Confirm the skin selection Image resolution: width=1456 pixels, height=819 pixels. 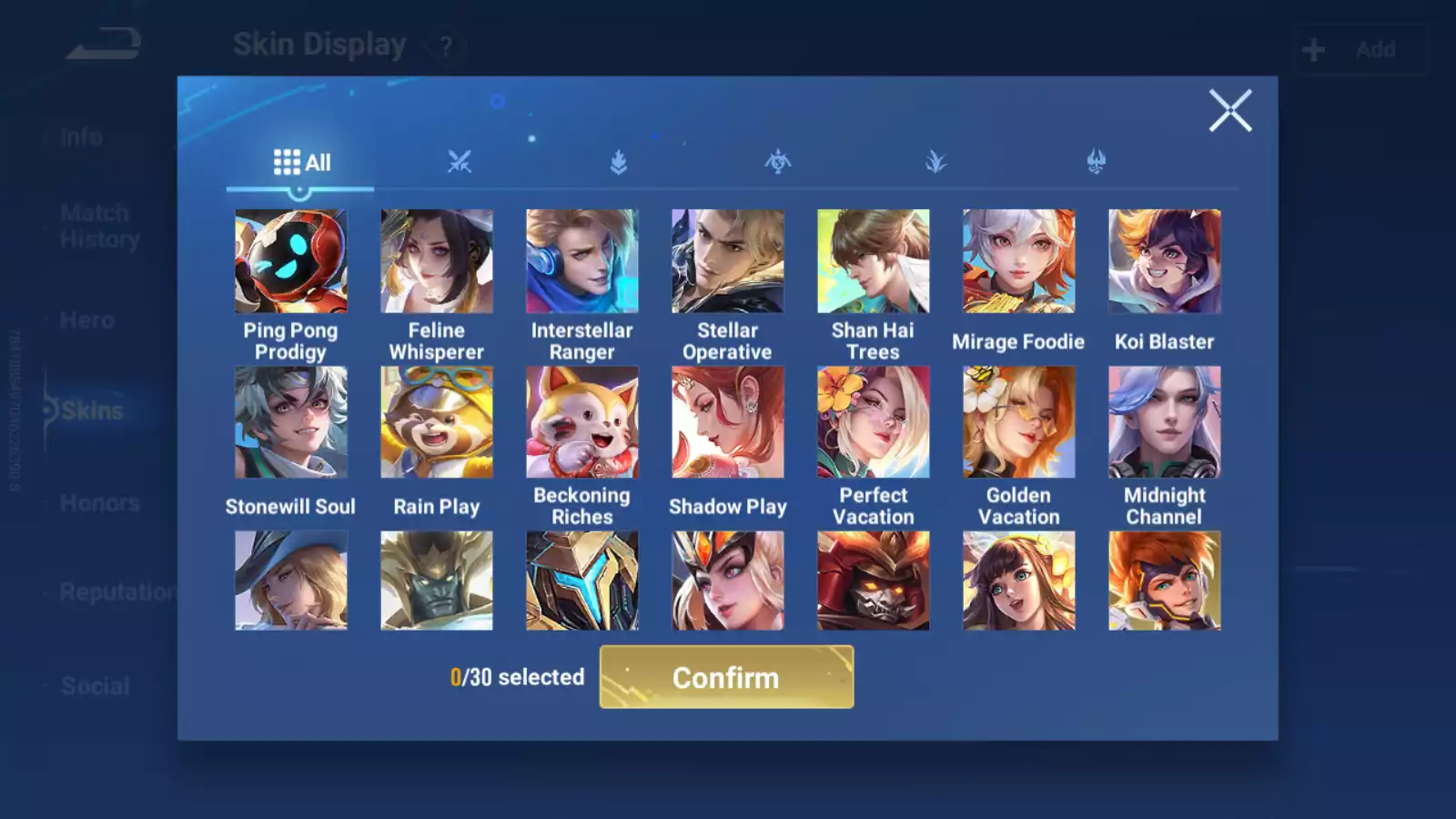(x=726, y=677)
